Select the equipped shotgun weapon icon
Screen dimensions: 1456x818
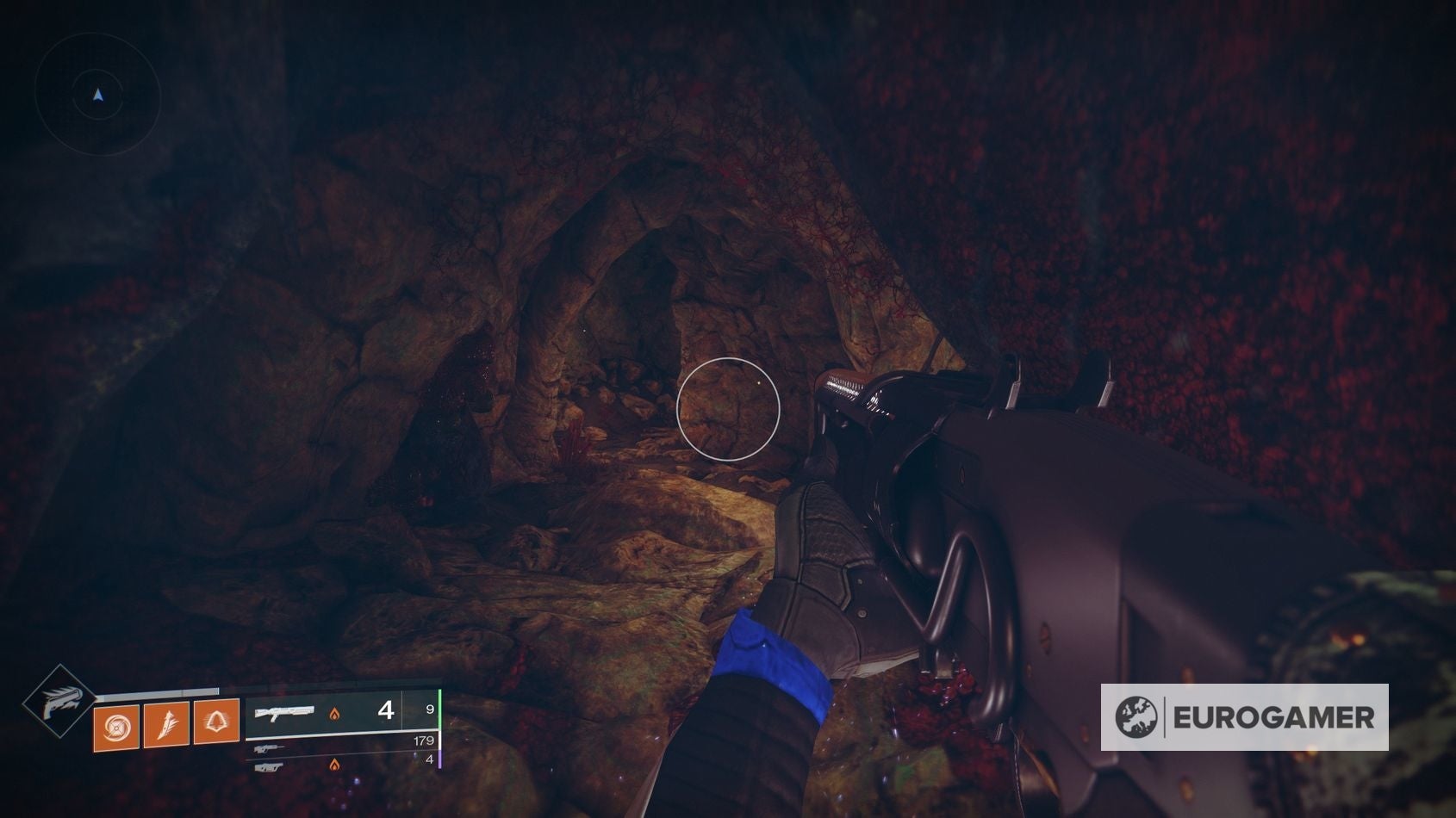(285, 711)
